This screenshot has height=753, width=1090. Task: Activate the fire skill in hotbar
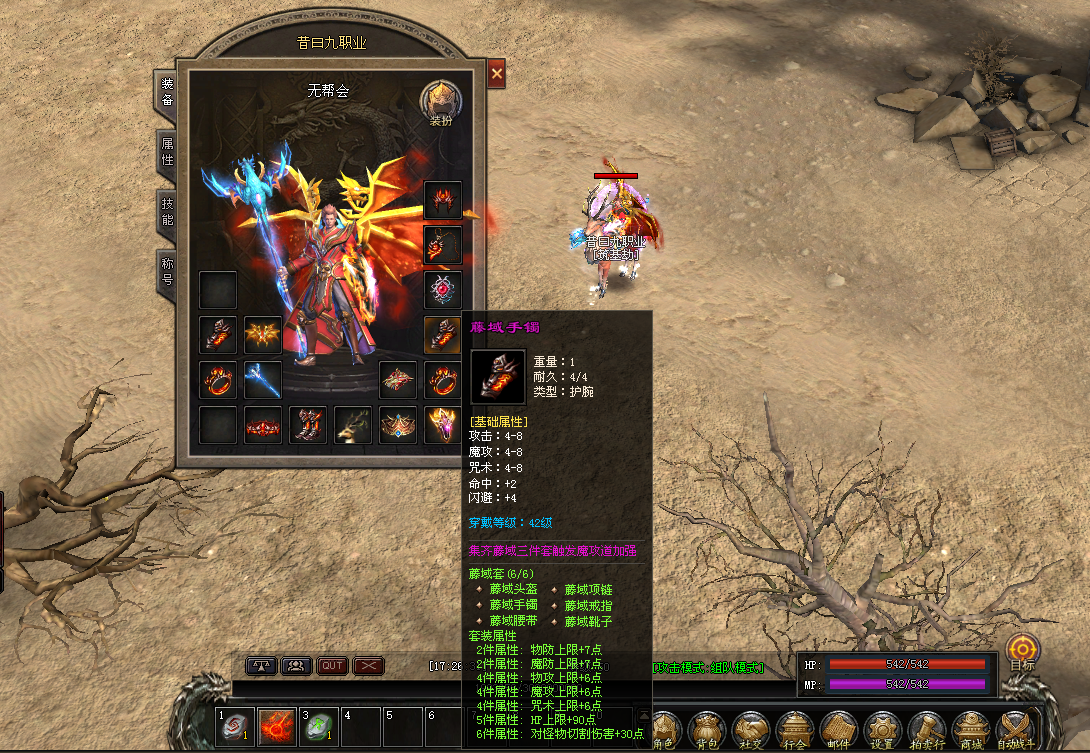point(277,727)
